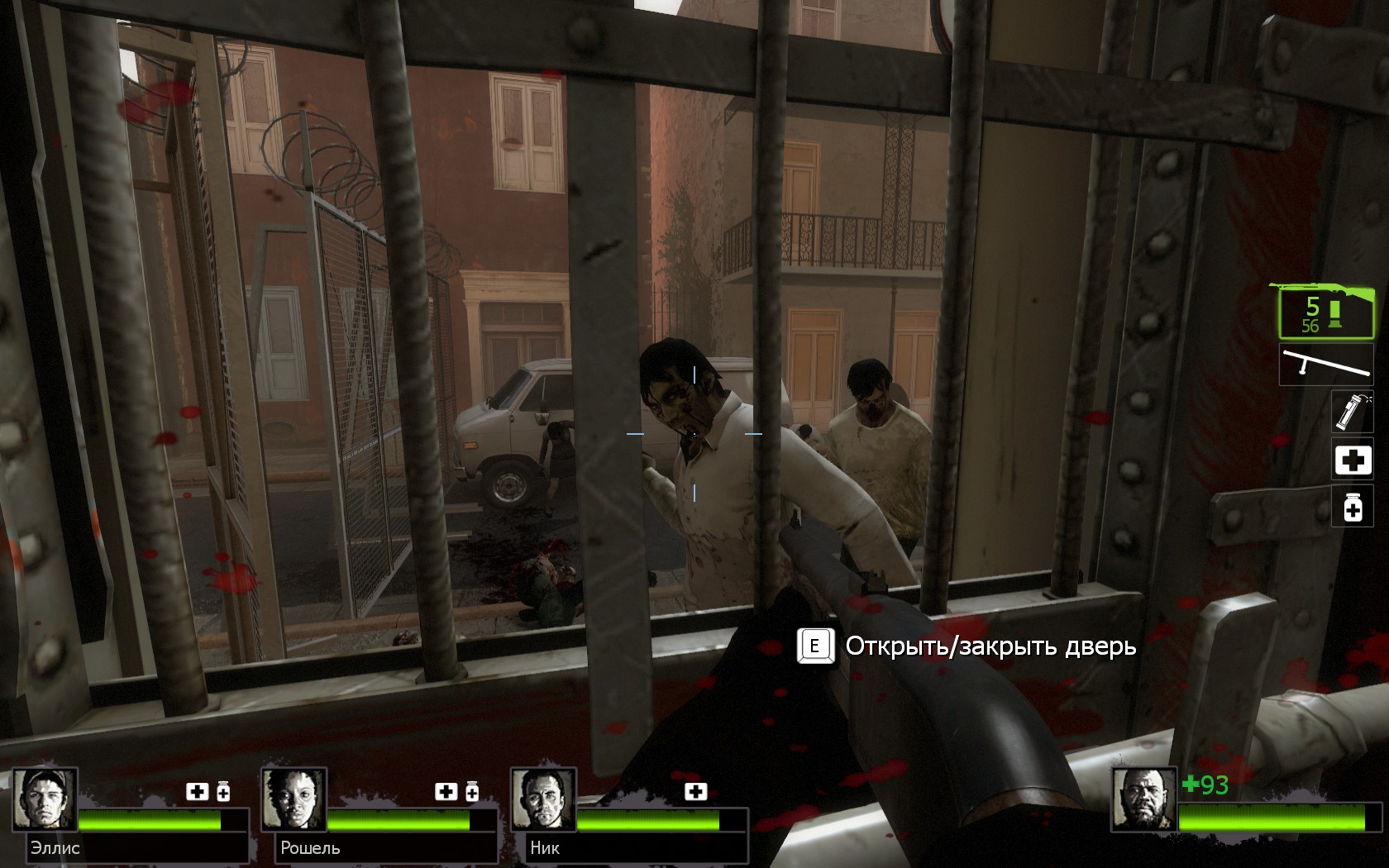Click the medkit icon next to Эллис
The width and height of the screenshot is (1389, 868).
(197, 792)
